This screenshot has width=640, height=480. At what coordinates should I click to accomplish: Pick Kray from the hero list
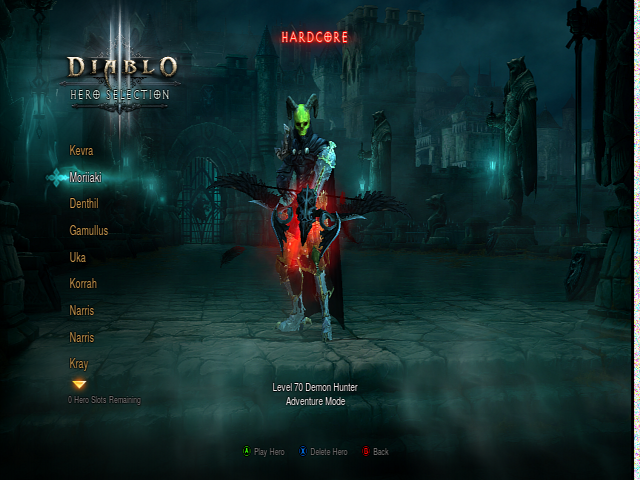79,364
